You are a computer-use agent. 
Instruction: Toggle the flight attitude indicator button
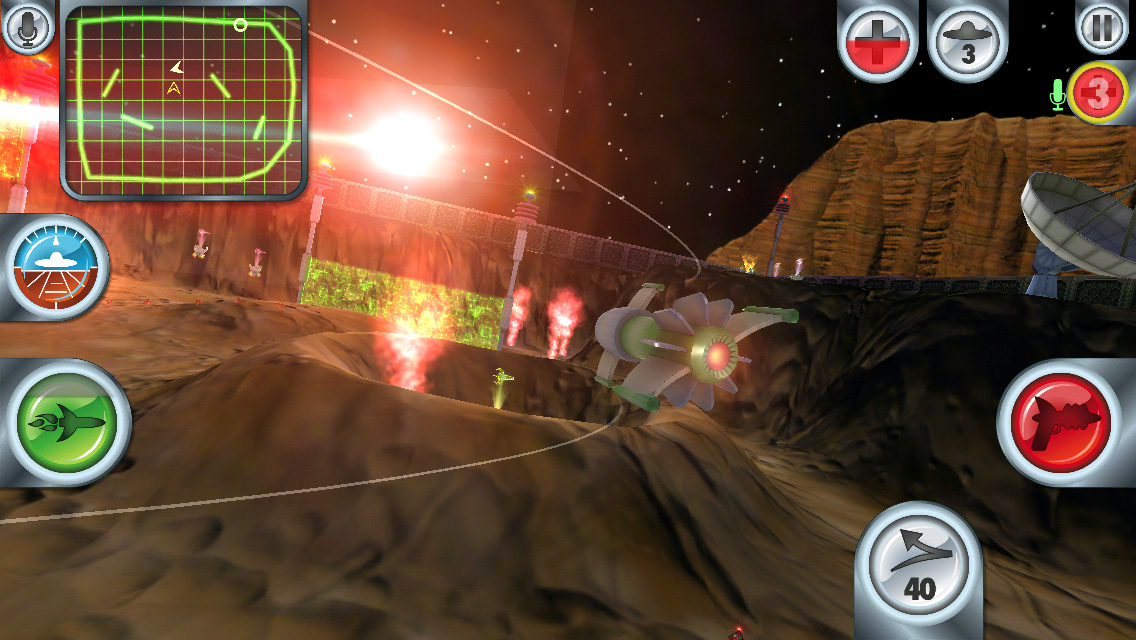57,267
